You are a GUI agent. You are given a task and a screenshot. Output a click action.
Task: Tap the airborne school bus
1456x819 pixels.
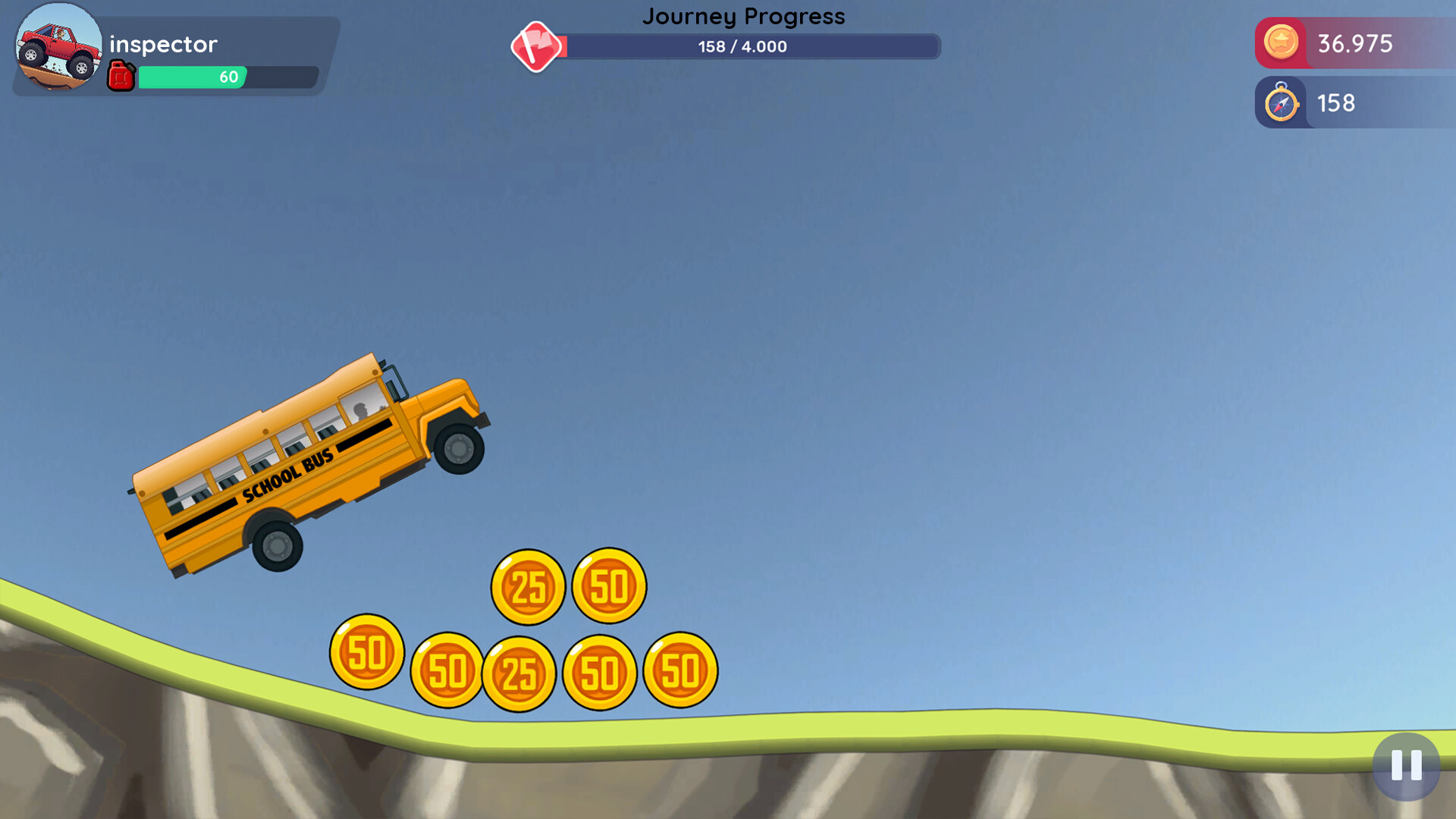click(311, 463)
